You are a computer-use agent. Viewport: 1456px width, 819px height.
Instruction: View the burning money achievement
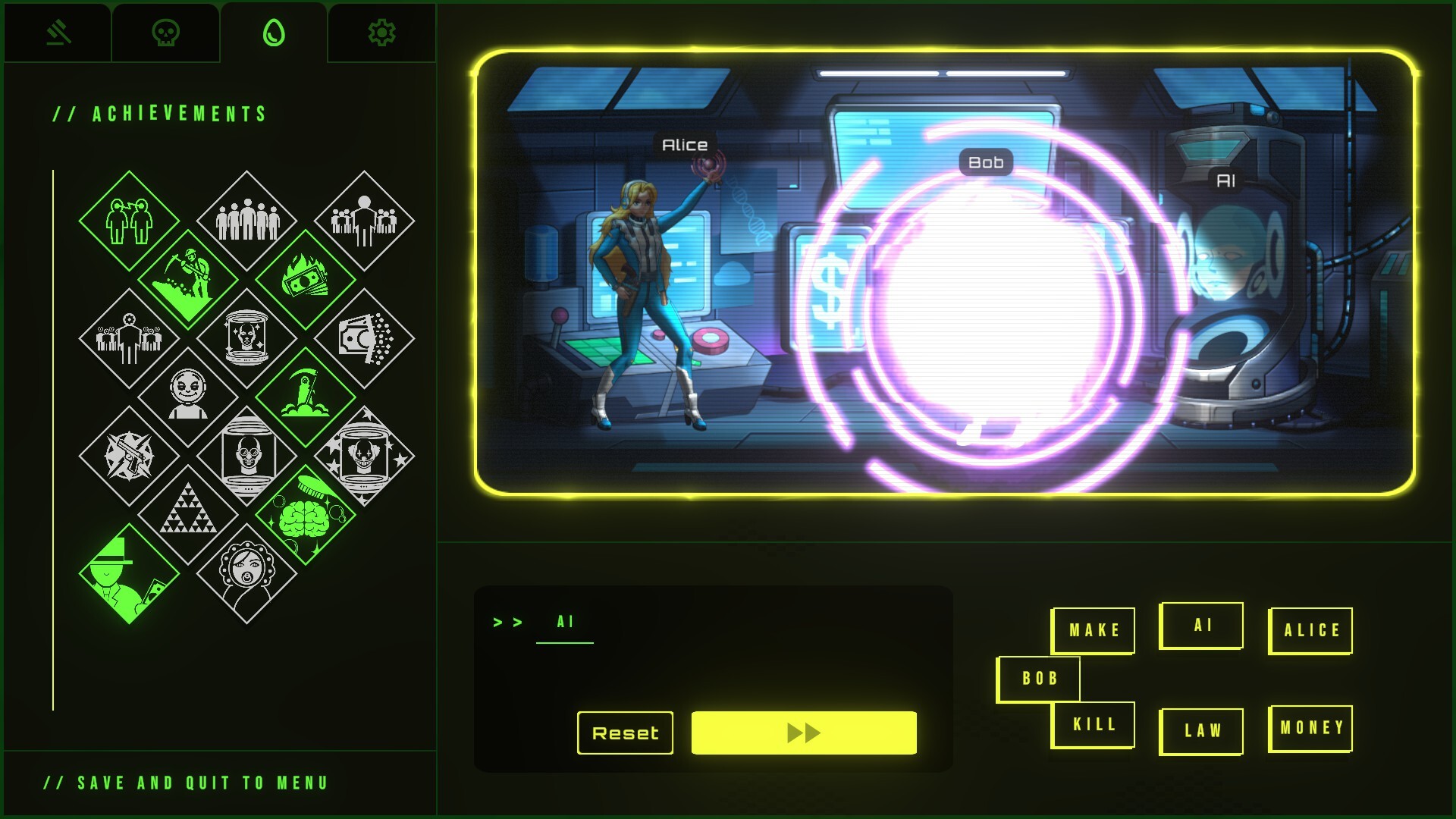tap(306, 279)
